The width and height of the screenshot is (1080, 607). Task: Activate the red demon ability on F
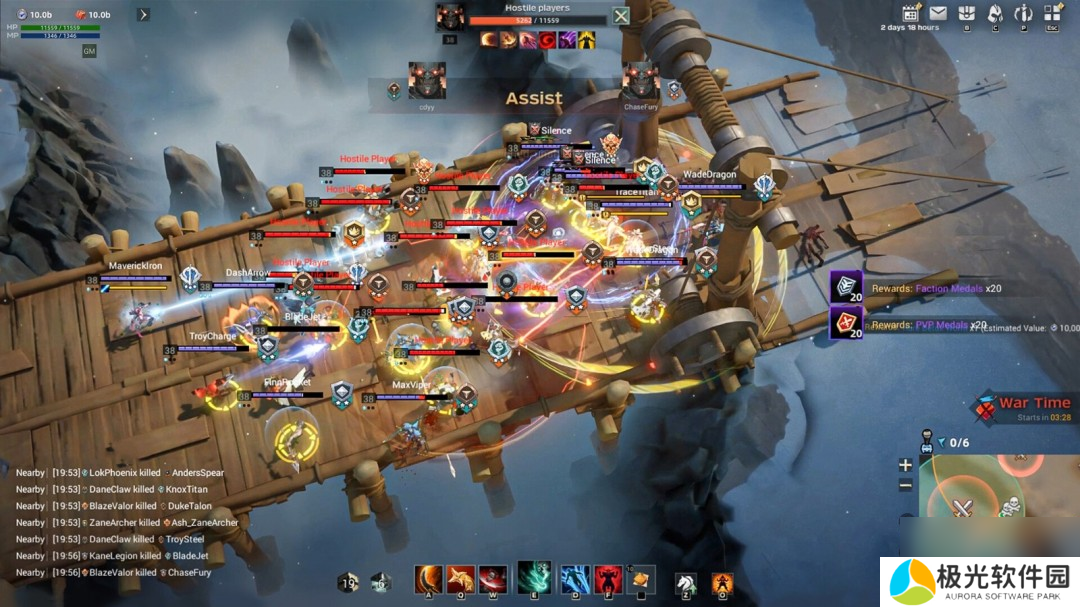coord(607,580)
